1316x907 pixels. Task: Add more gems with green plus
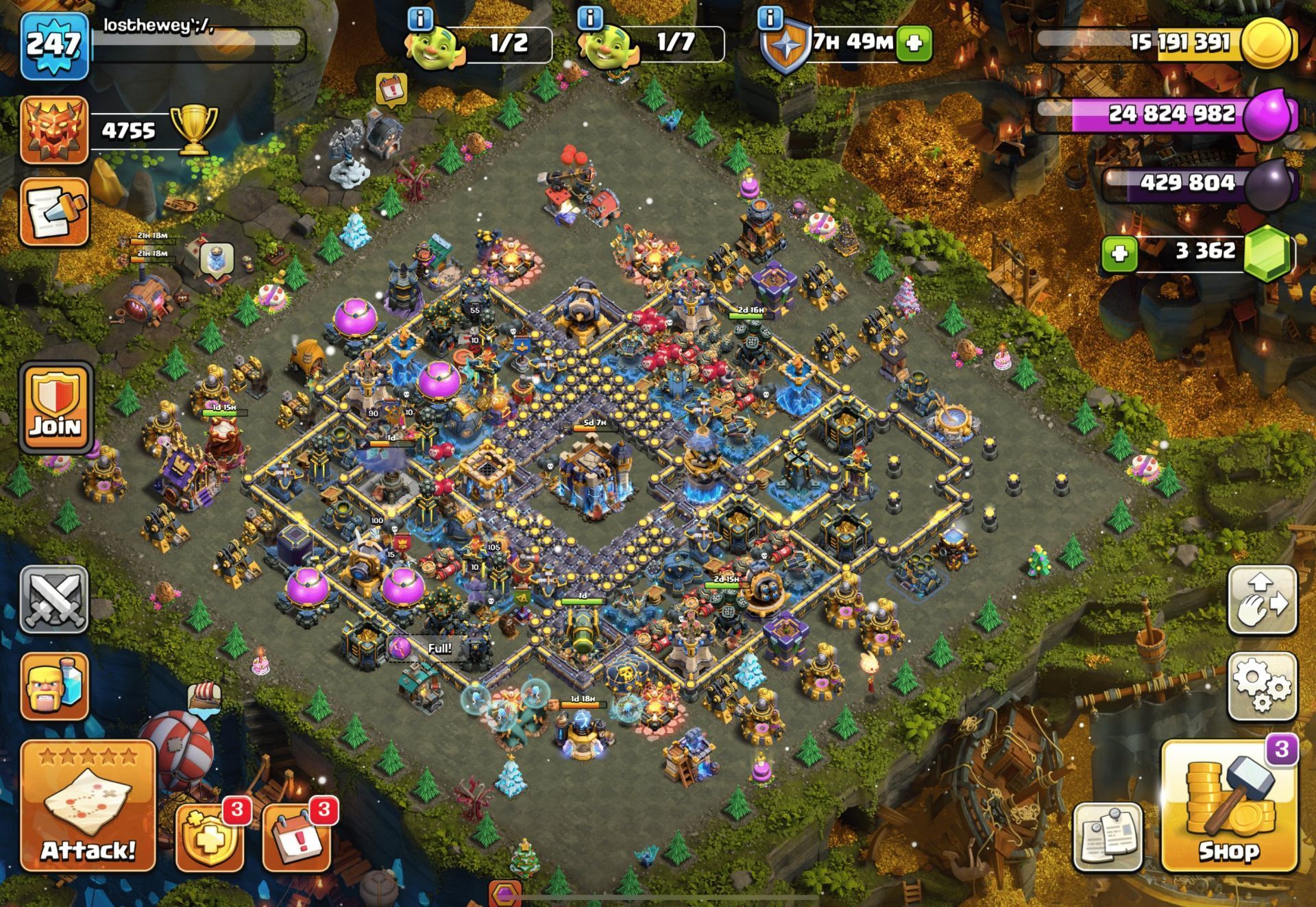coord(1119,254)
